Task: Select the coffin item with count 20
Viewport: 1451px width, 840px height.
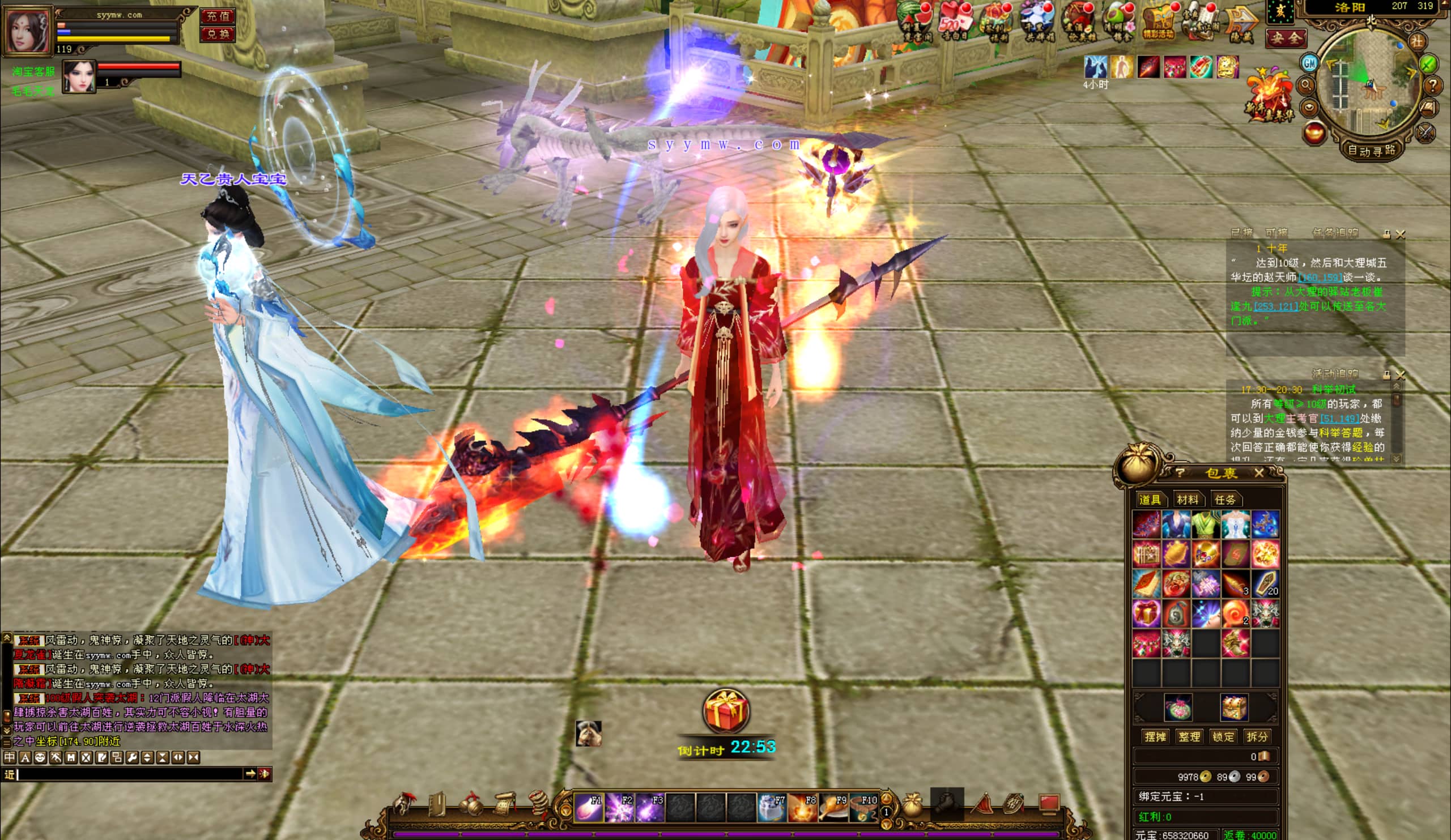Action: point(1265,583)
